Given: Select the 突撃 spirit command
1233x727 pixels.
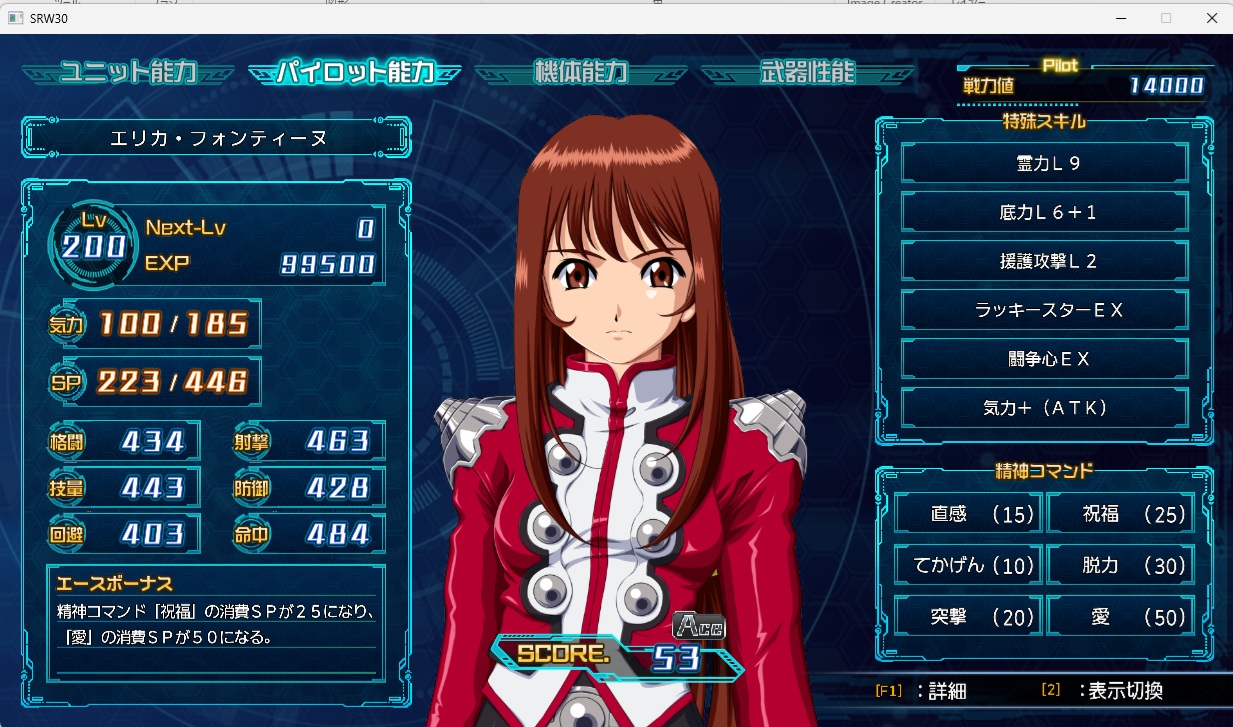Looking at the screenshot, I should coord(968,617).
